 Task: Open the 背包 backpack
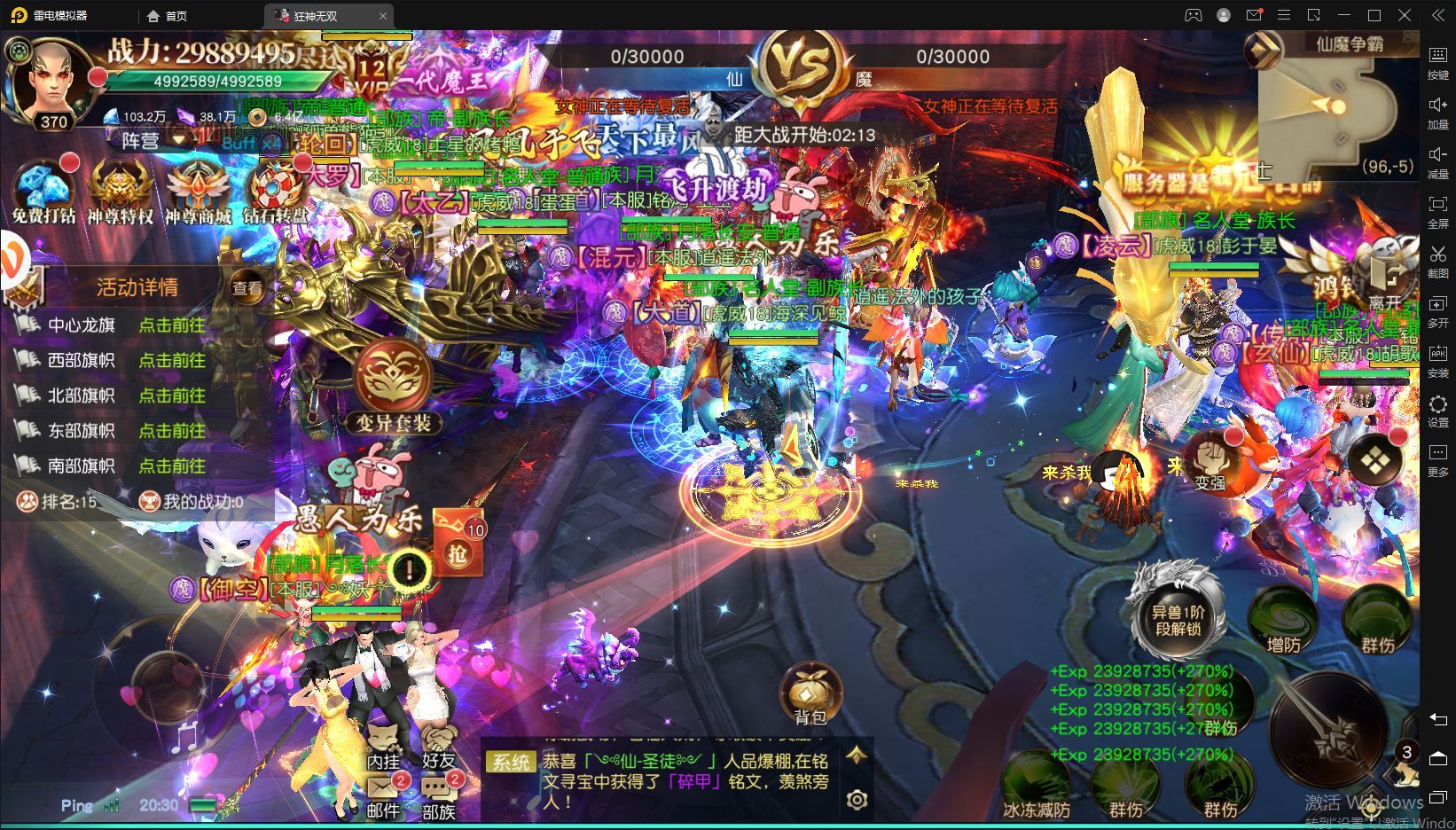[x=811, y=693]
